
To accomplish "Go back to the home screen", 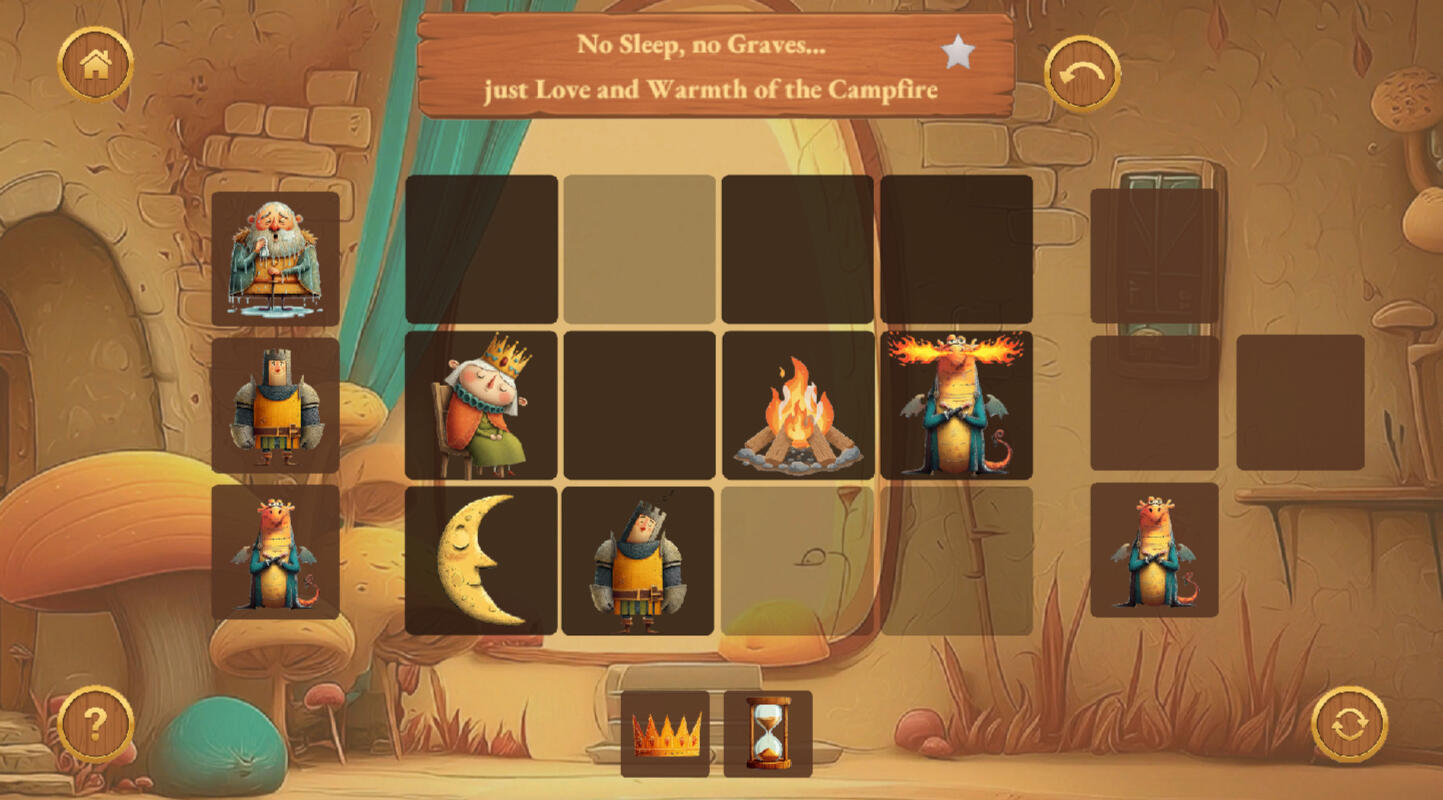I will pyautogui.click(x=96, y=65).
